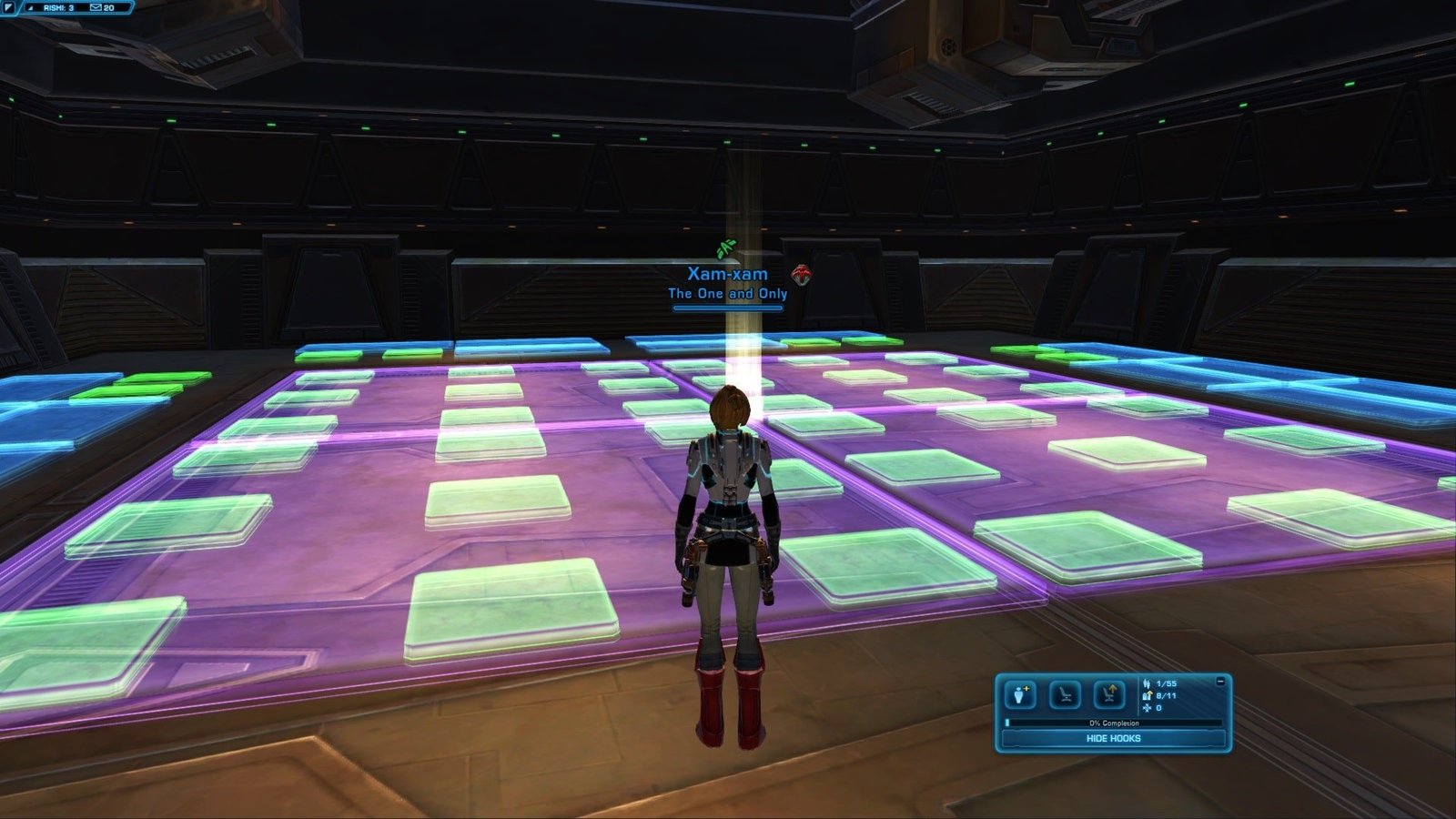Click the Hide Hooks button
The width and height of the screenshot is (1456, 819).
tap(1113, 738)
